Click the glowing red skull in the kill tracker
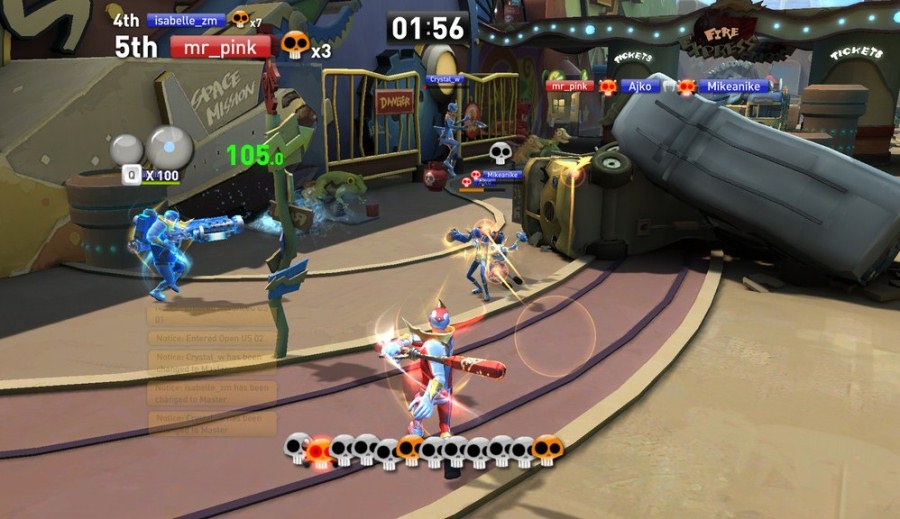The image size is (900, 519). click(318, 451)
